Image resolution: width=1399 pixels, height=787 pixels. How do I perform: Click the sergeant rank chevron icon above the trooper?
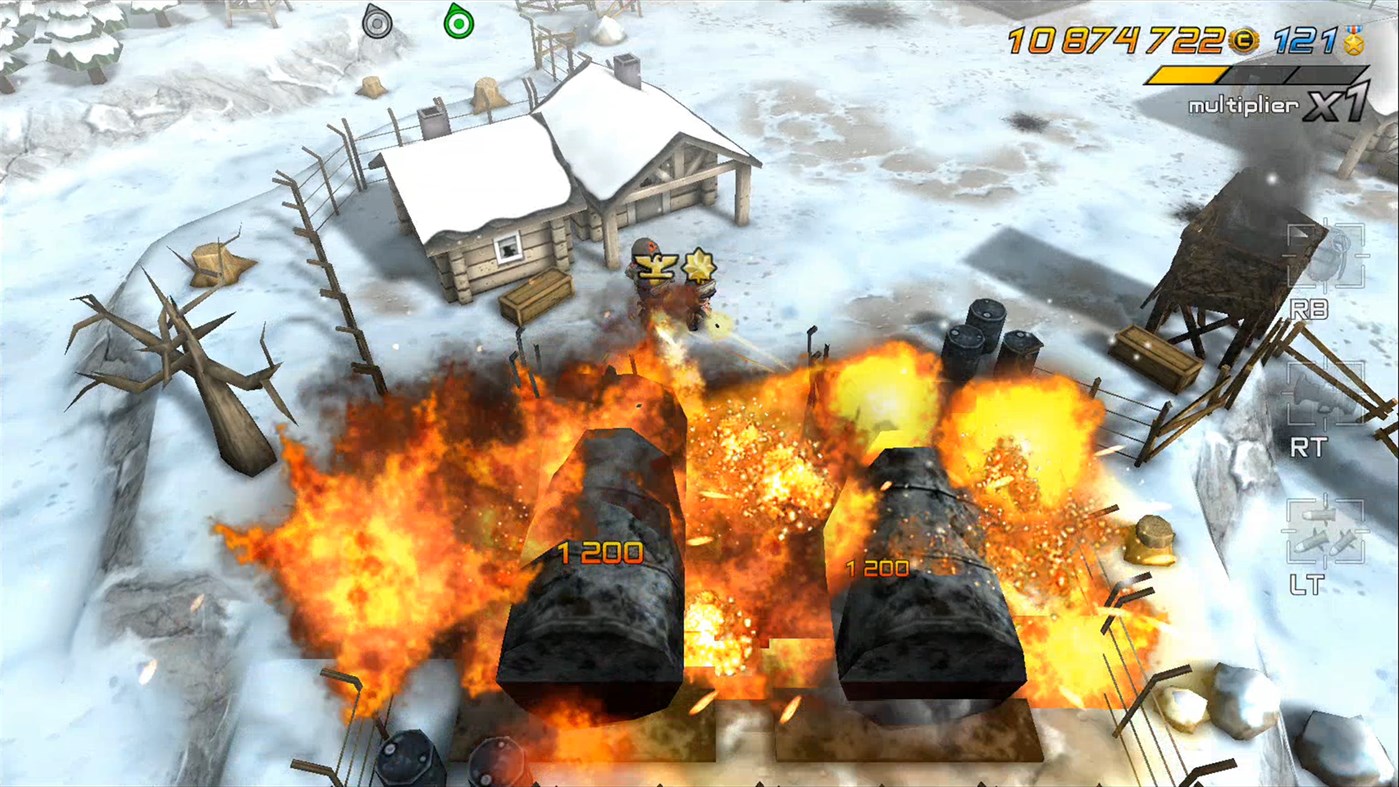655,266
